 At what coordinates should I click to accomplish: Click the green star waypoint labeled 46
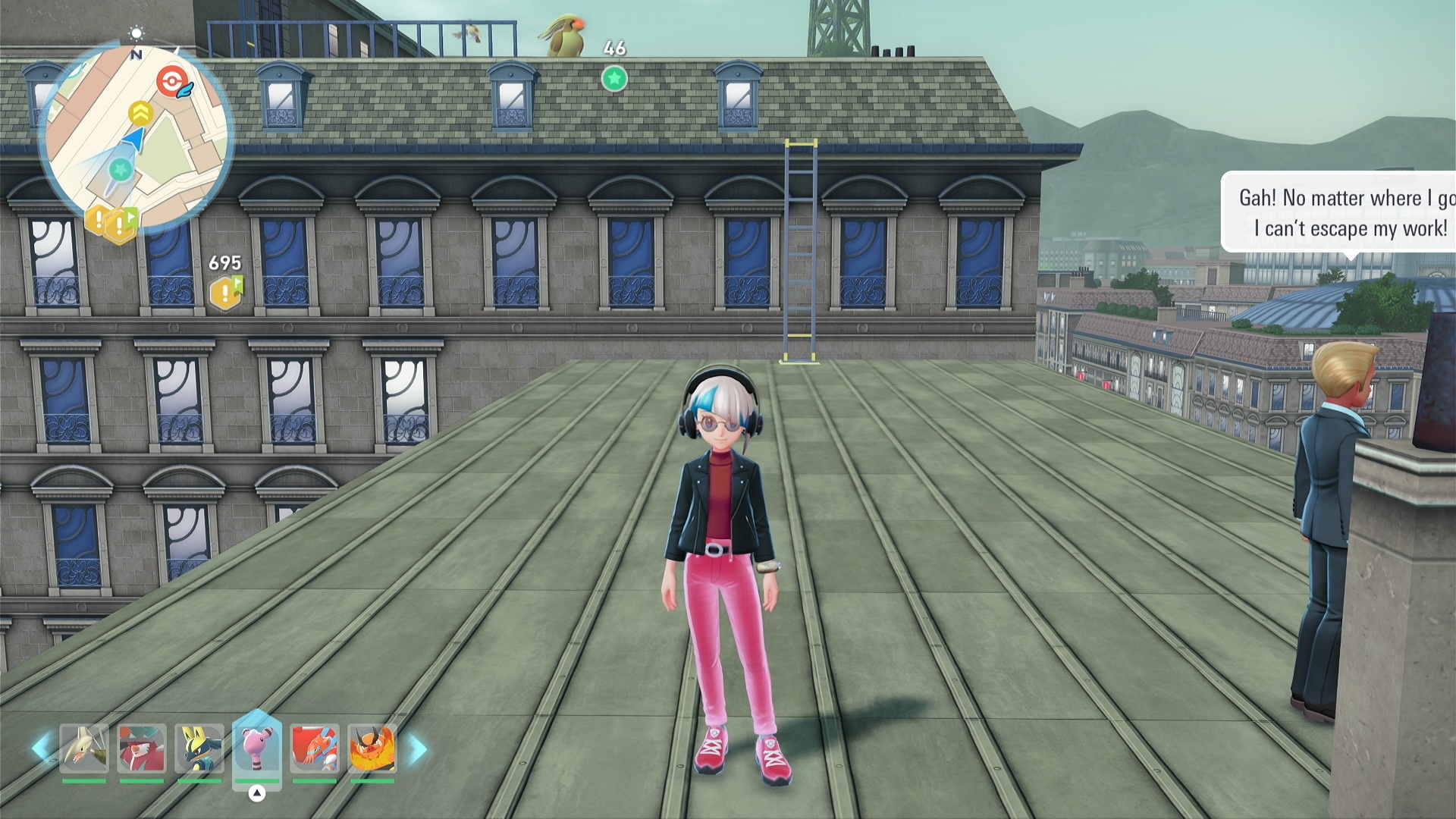click(614, 78)
